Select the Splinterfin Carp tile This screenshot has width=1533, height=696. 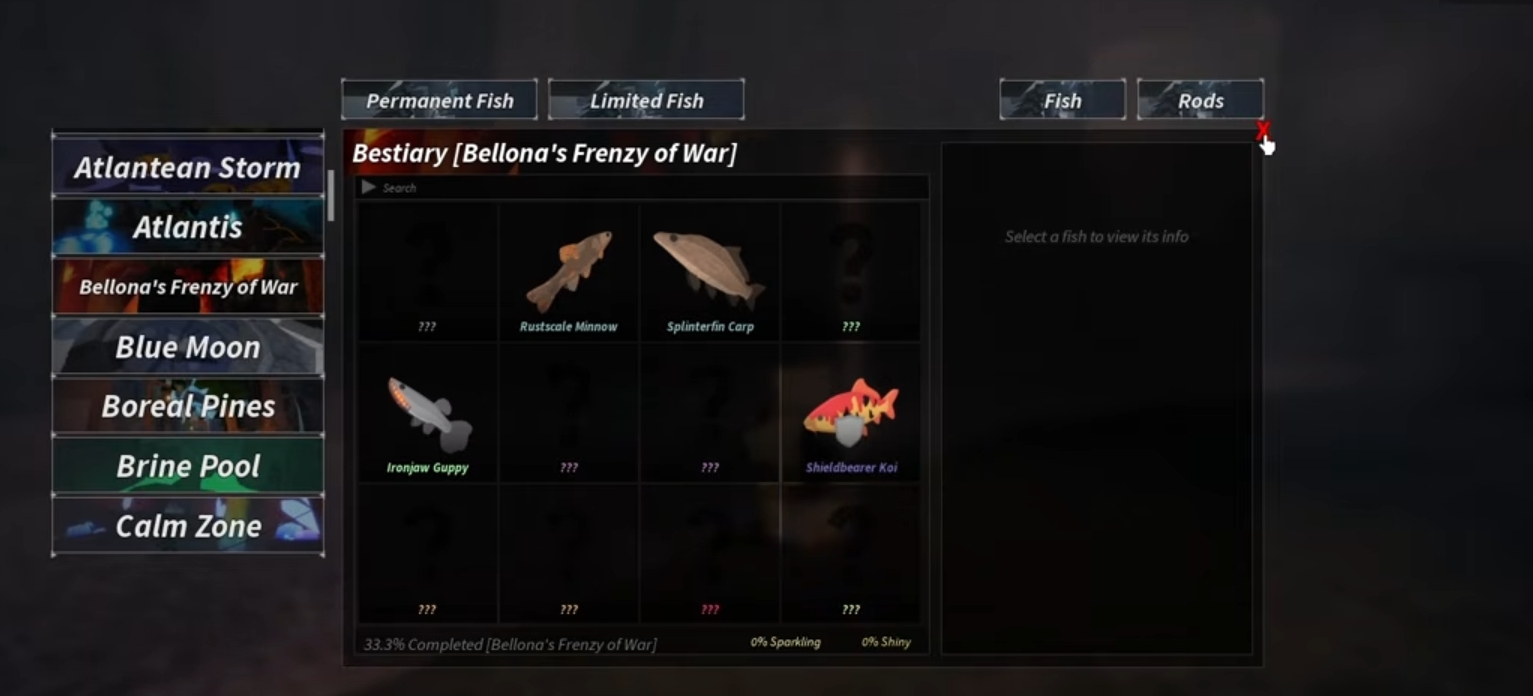tap(710, 274)
